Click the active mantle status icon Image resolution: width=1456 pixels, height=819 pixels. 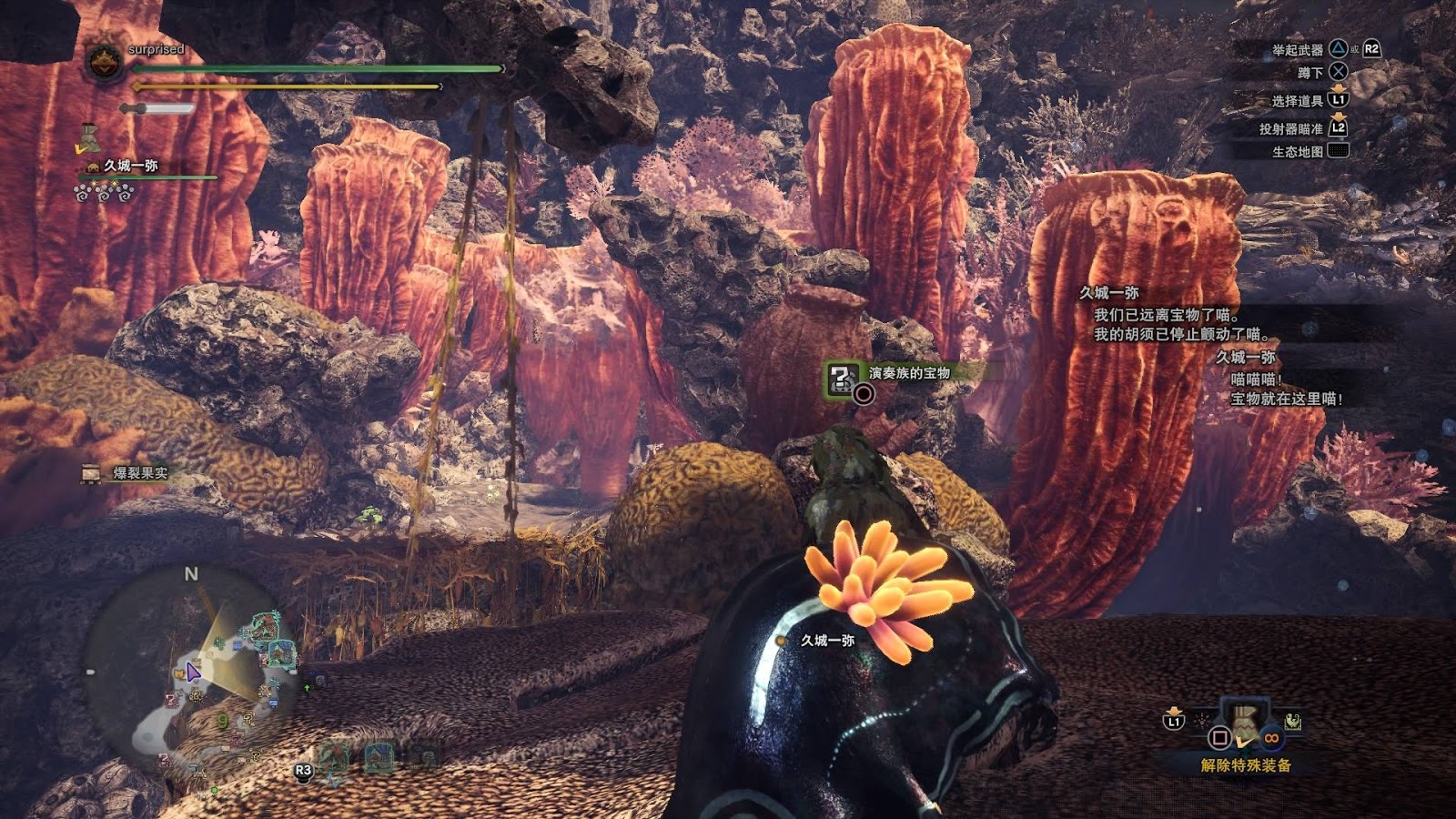(88, 138)
